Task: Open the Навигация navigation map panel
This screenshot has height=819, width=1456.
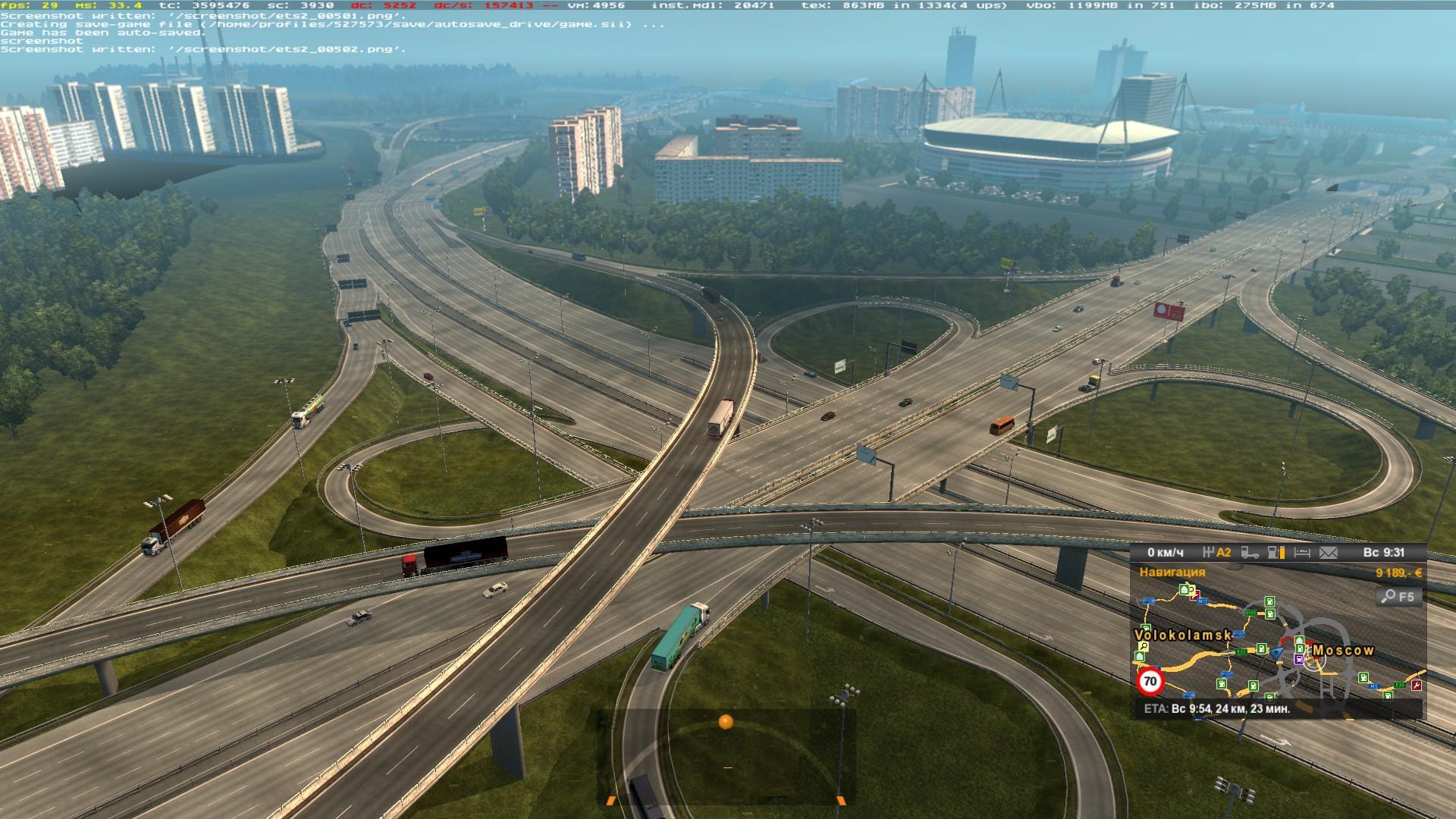Action: click(1172, 573)
